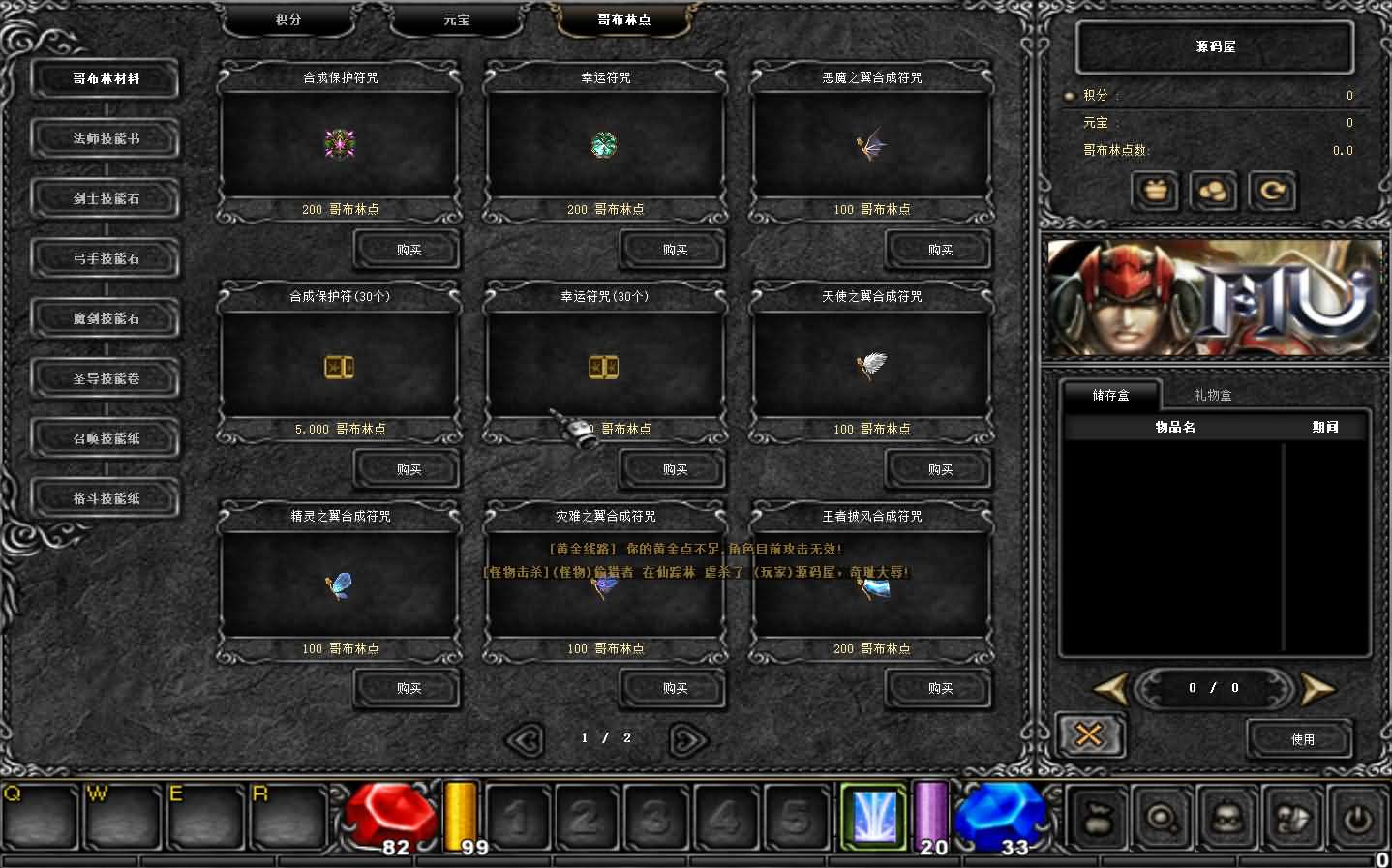Open the gift box icon near 源码屋 panel
Screen dimensions: 1392x868
point(1156,192)
